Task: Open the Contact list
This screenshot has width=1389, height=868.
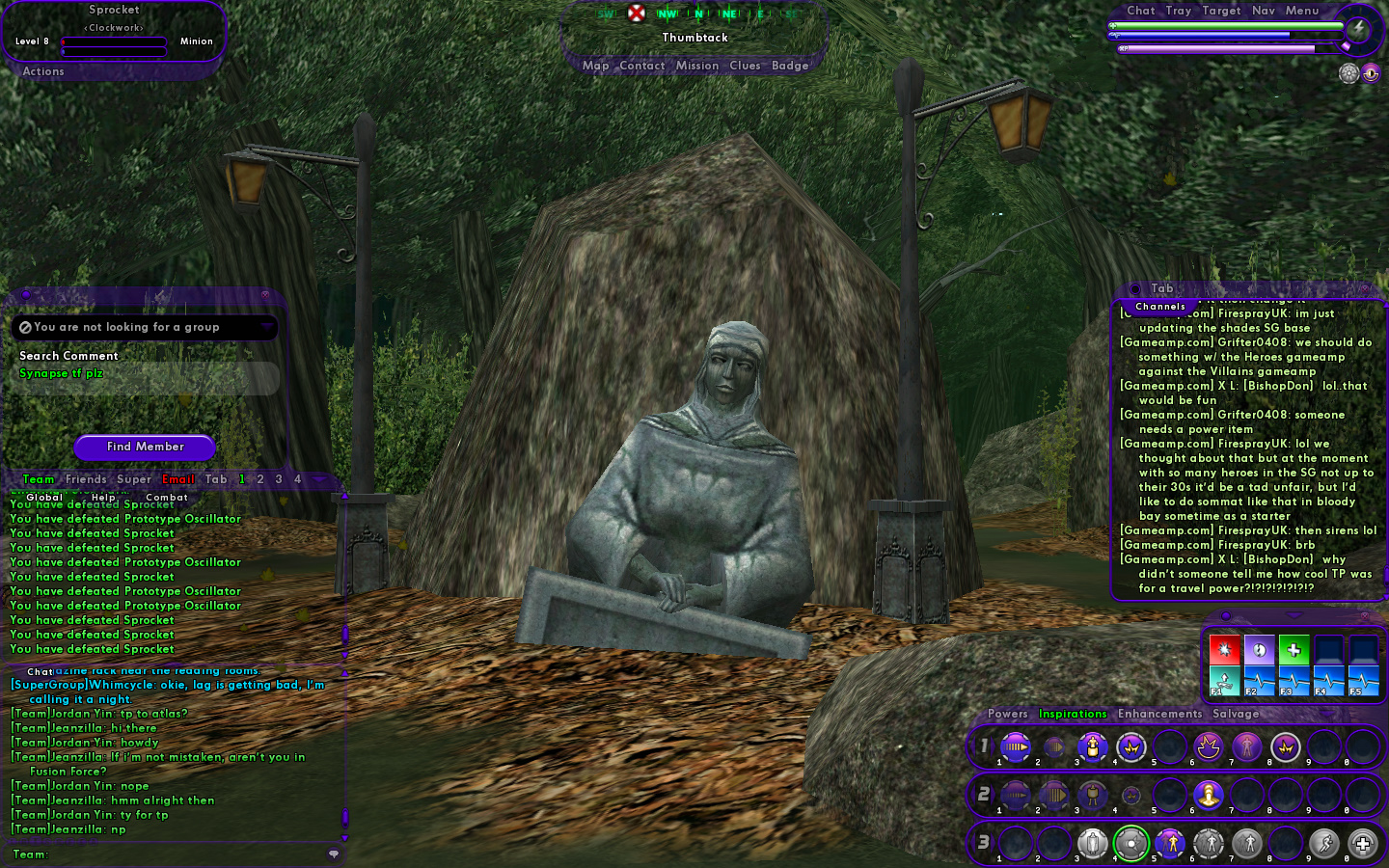Action: pyautogui.click(x=641, y=66)
